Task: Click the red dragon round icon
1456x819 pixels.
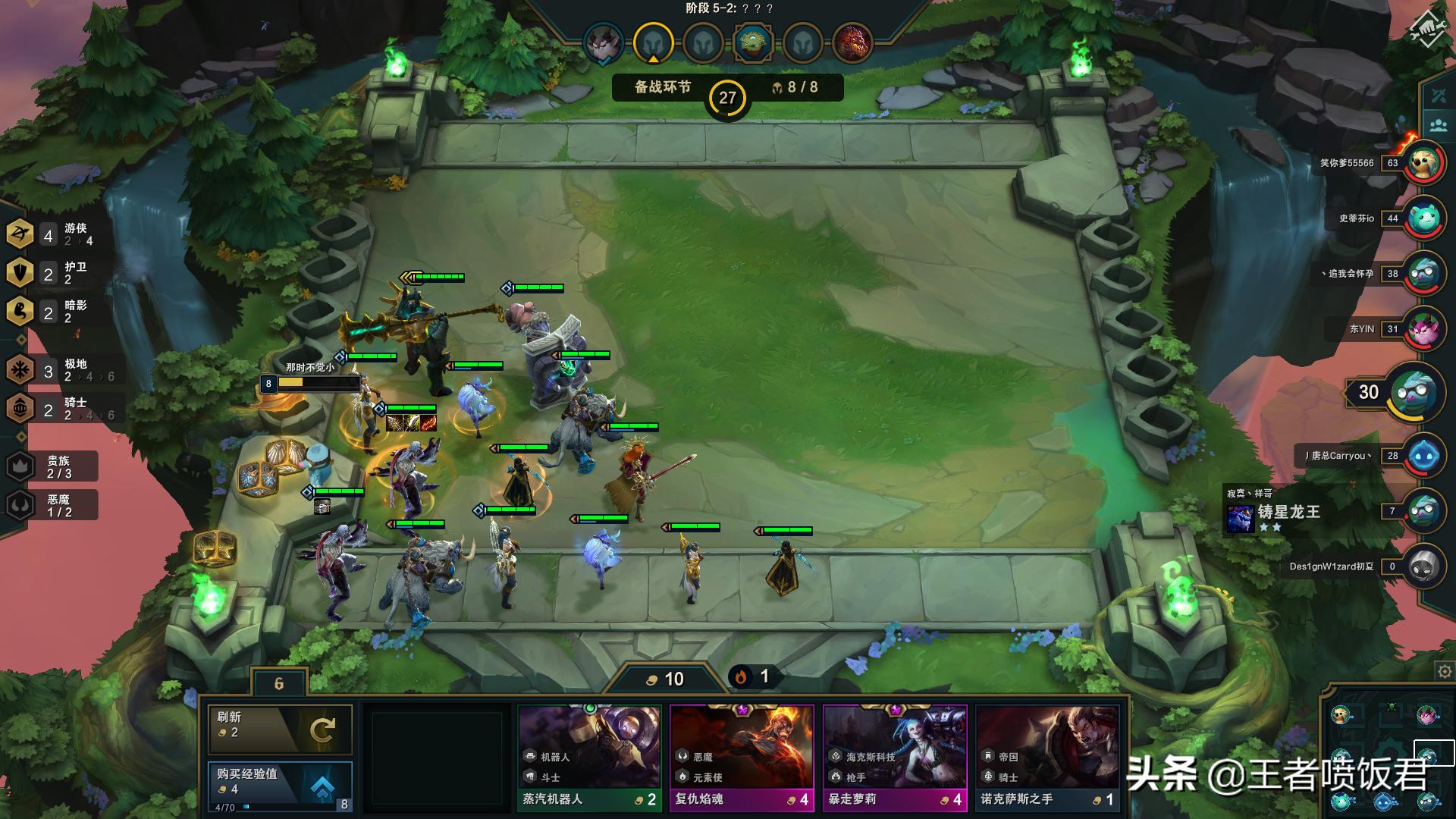Action: click(852, 42)
